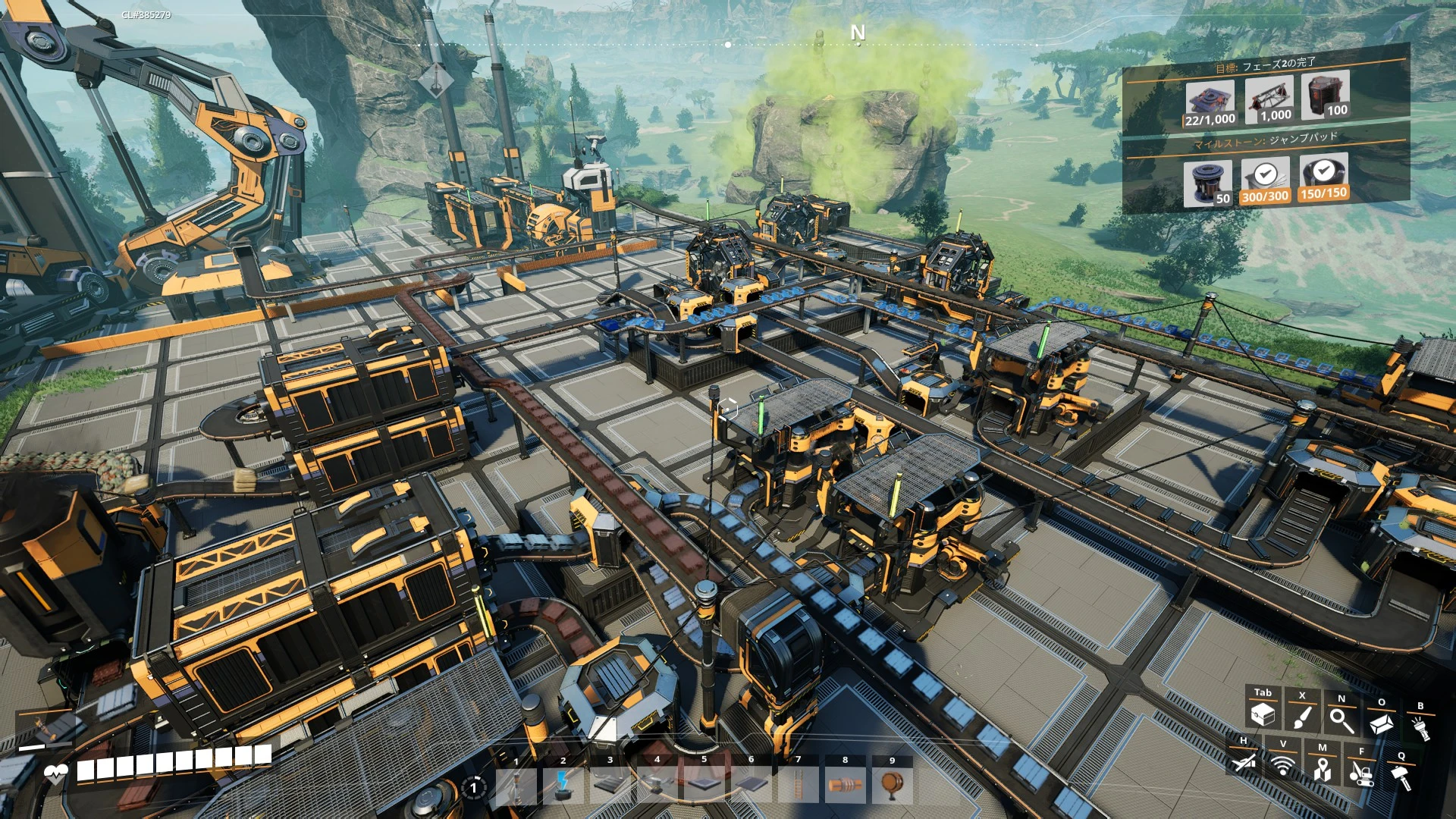Click the 150/150 completed milestone item
1456x819 pixels.
click(x=1323, y=178)
